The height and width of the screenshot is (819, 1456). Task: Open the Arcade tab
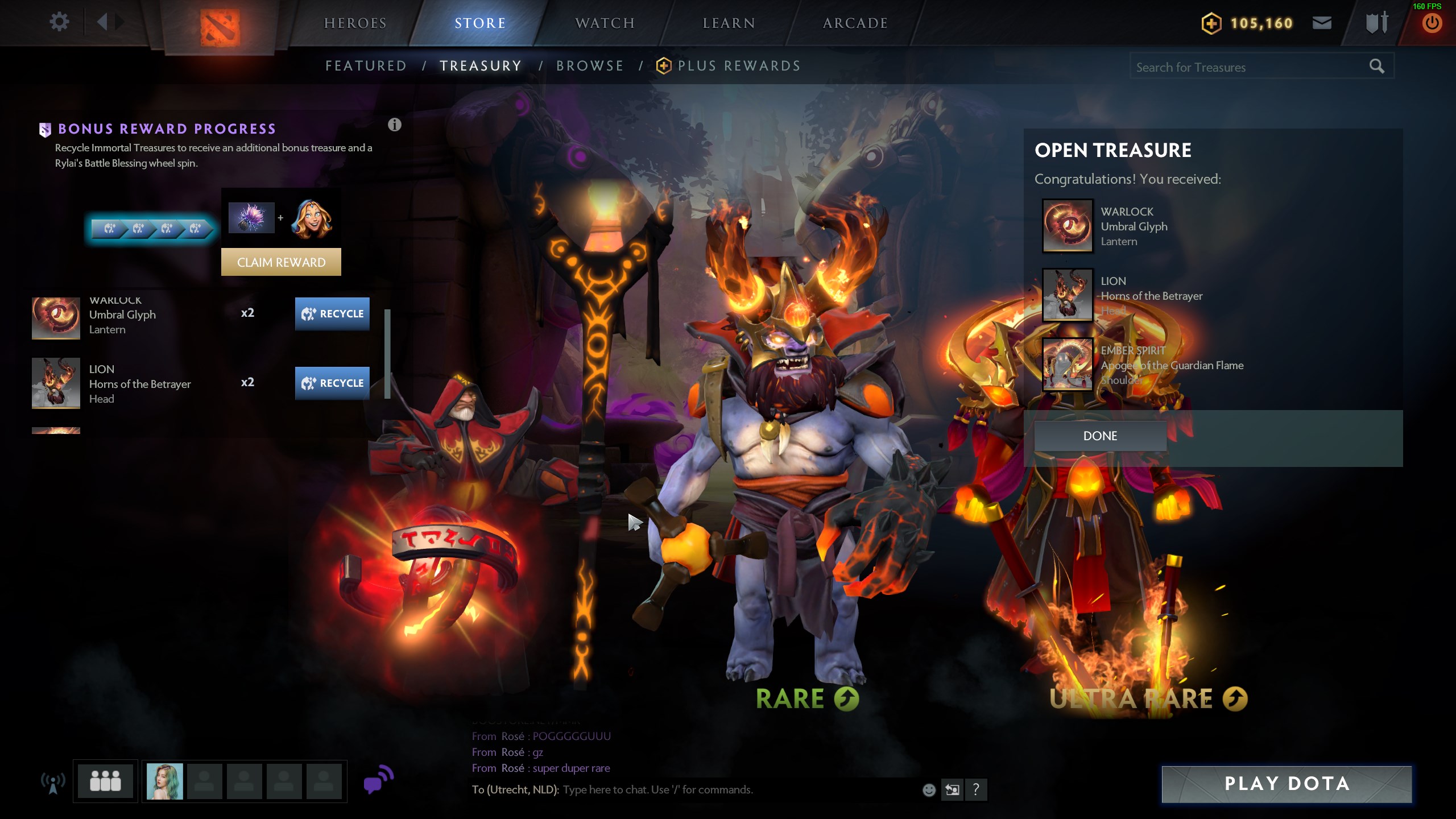(855, 23)
